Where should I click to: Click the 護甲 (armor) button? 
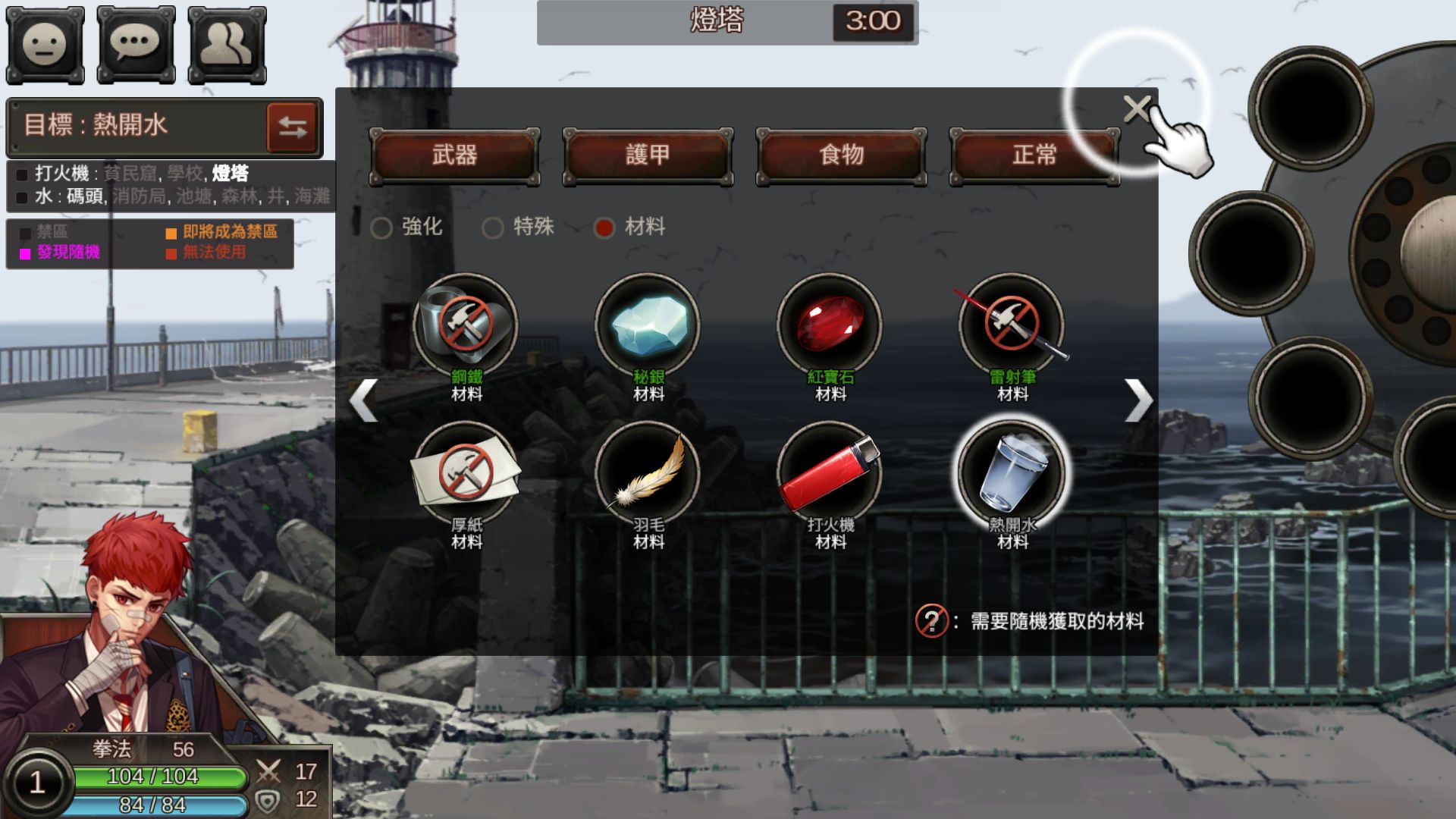pos(646,154)
